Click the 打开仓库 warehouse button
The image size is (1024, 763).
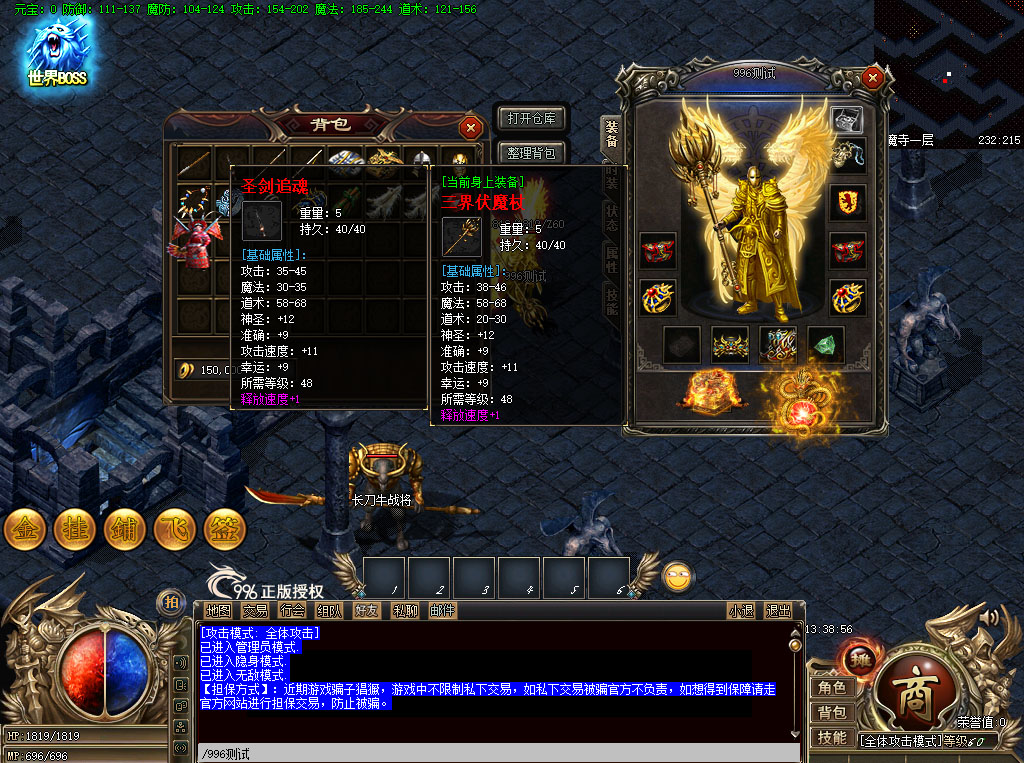click(x=531, y=119)
